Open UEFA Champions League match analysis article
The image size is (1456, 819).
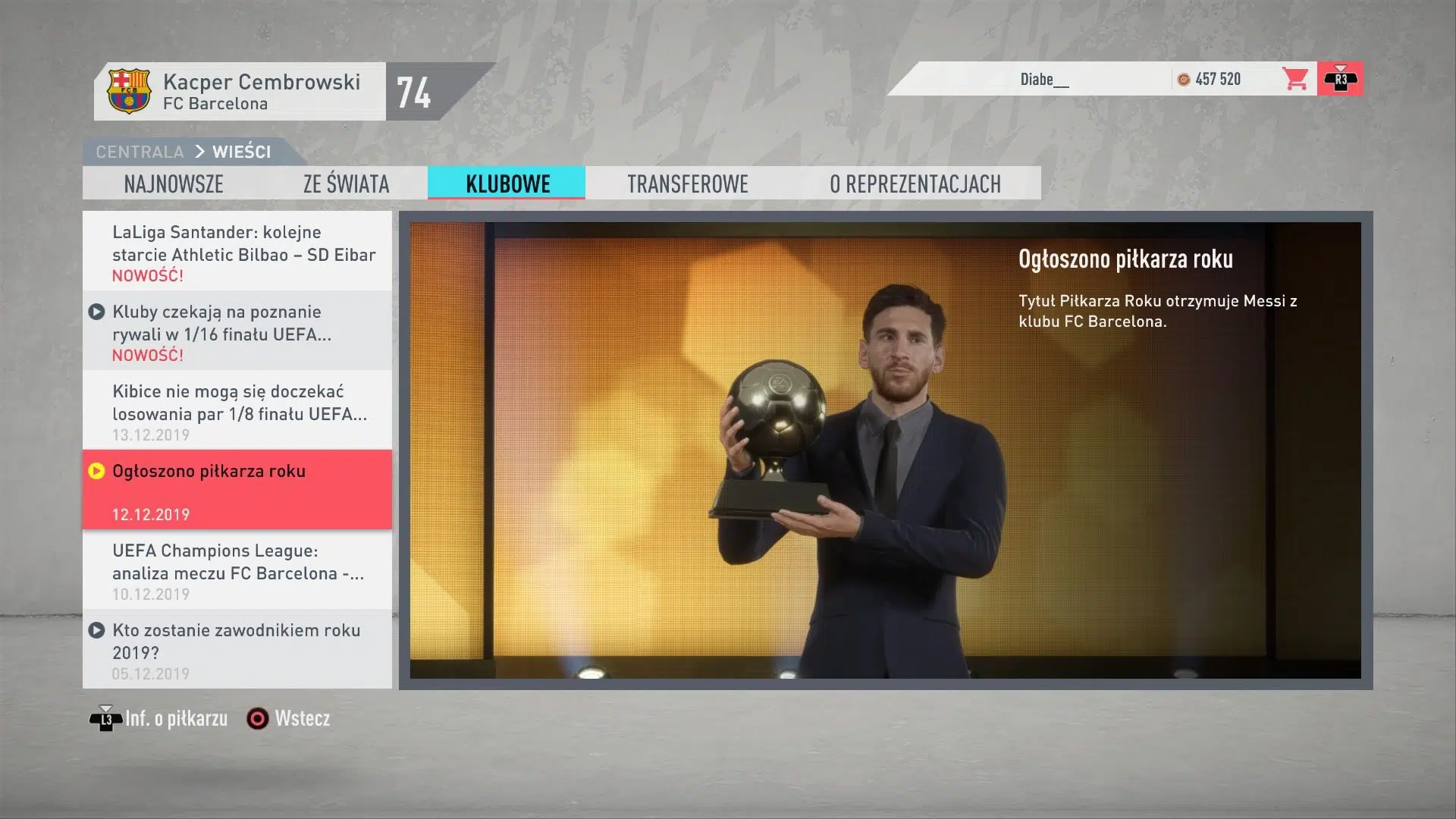point(237,570)
